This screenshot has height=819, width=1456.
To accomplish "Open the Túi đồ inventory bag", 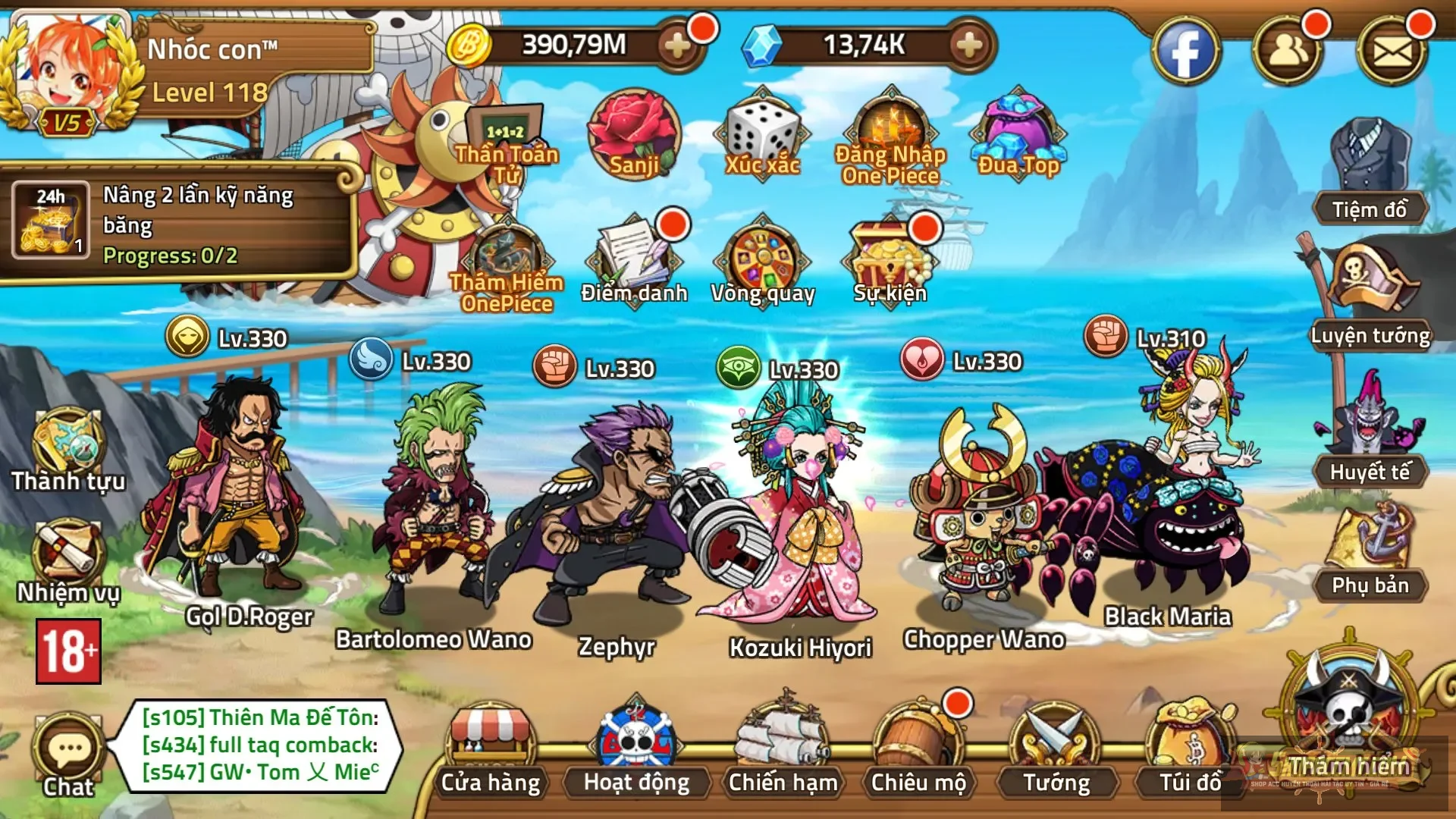I will coord(1190,747).
